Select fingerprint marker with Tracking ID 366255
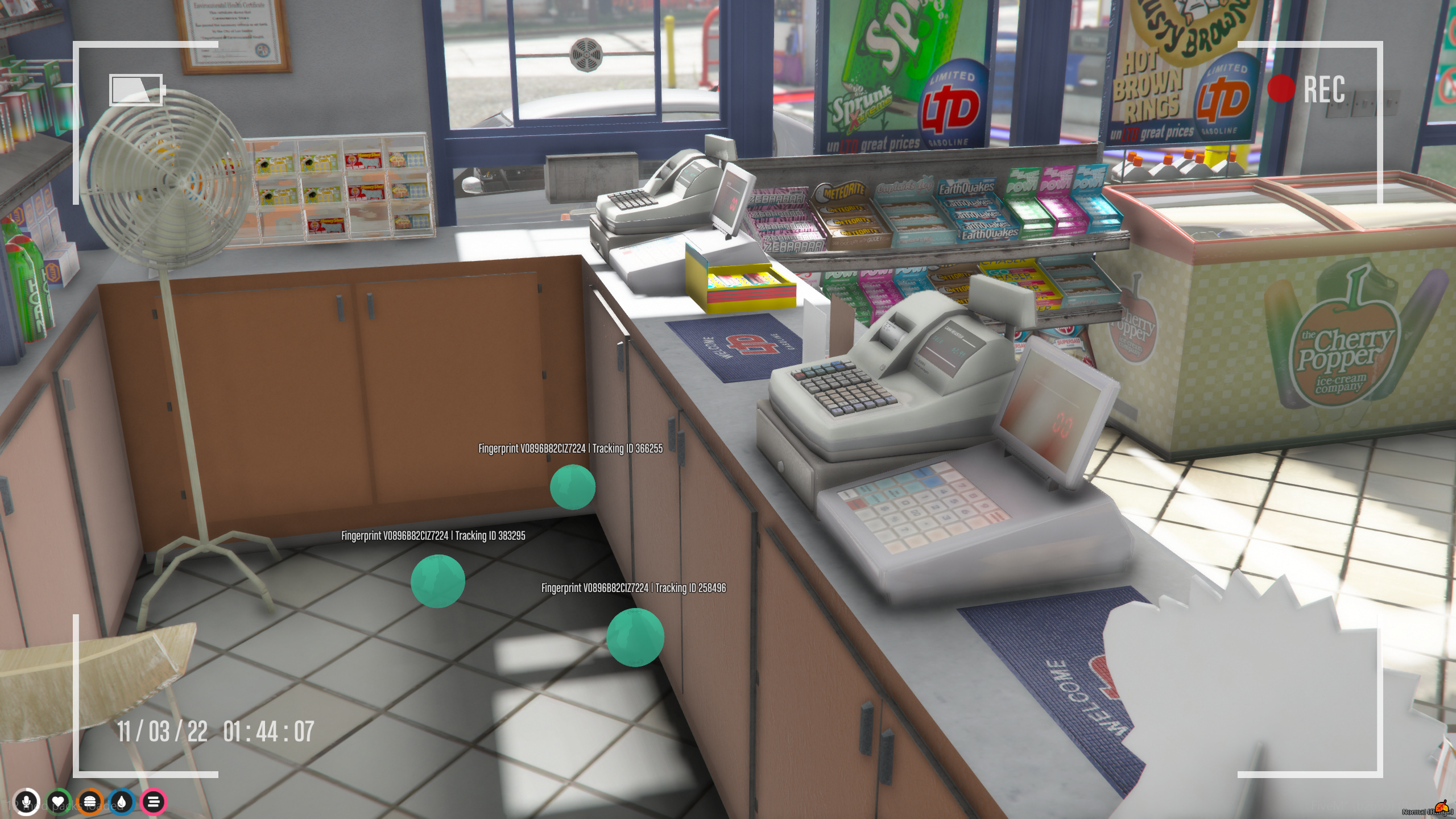This screenshot has width=1456, height=819. pos(572,487)
